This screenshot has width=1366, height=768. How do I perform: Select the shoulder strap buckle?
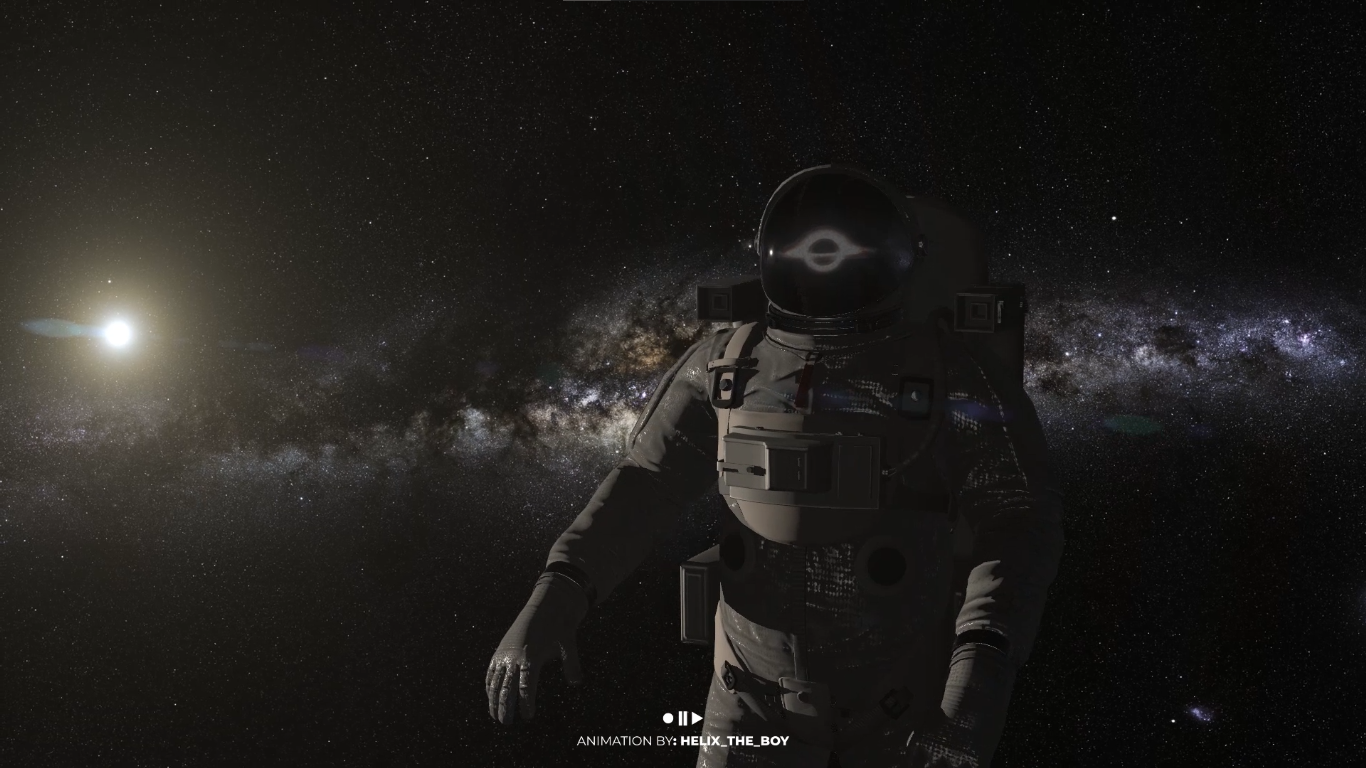click(x=724, y=382)
